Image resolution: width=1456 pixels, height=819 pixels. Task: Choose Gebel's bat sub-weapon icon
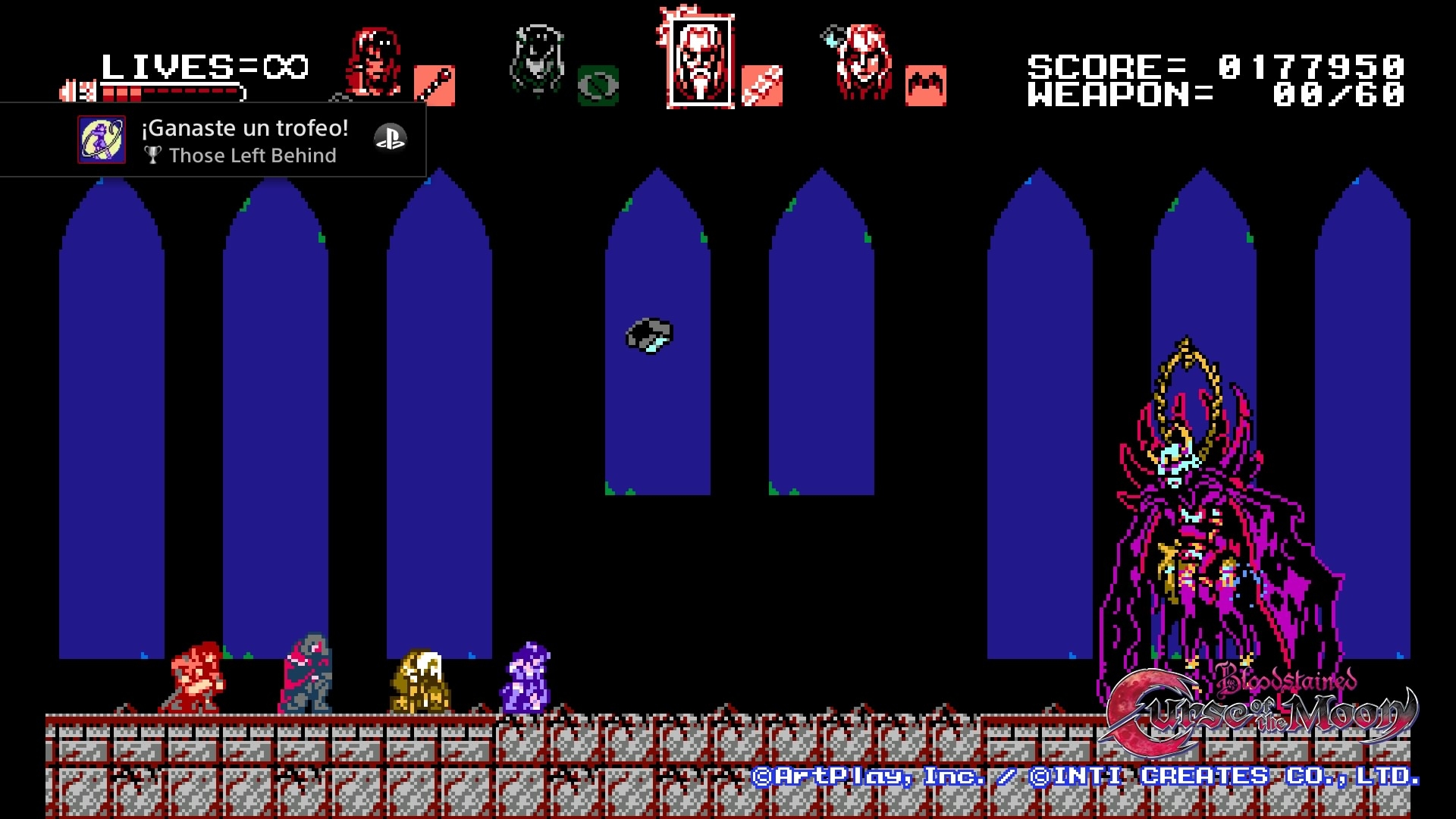tap(926, 85)
